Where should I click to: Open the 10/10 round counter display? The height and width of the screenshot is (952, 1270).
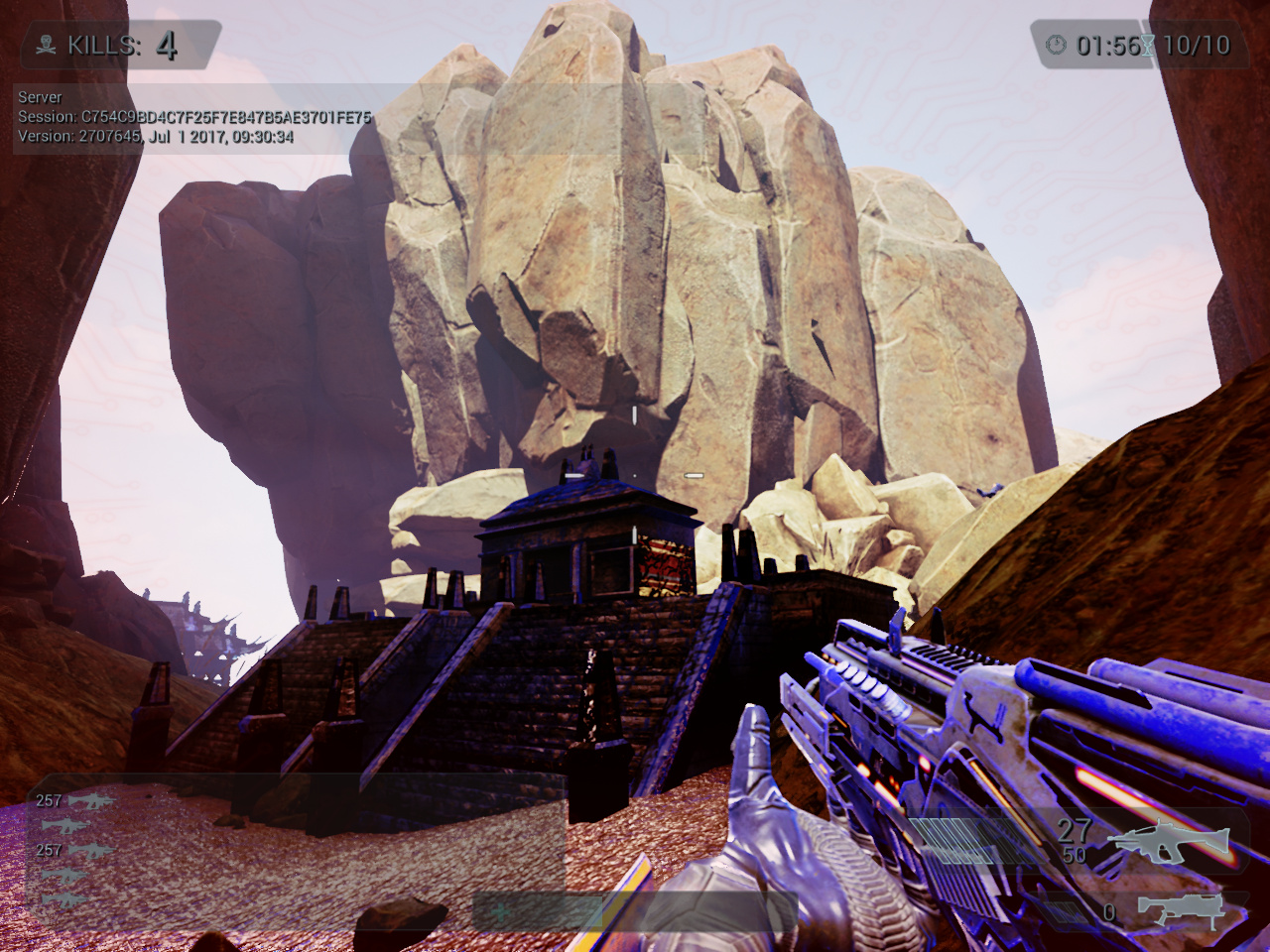click(x=1196, y=44)
